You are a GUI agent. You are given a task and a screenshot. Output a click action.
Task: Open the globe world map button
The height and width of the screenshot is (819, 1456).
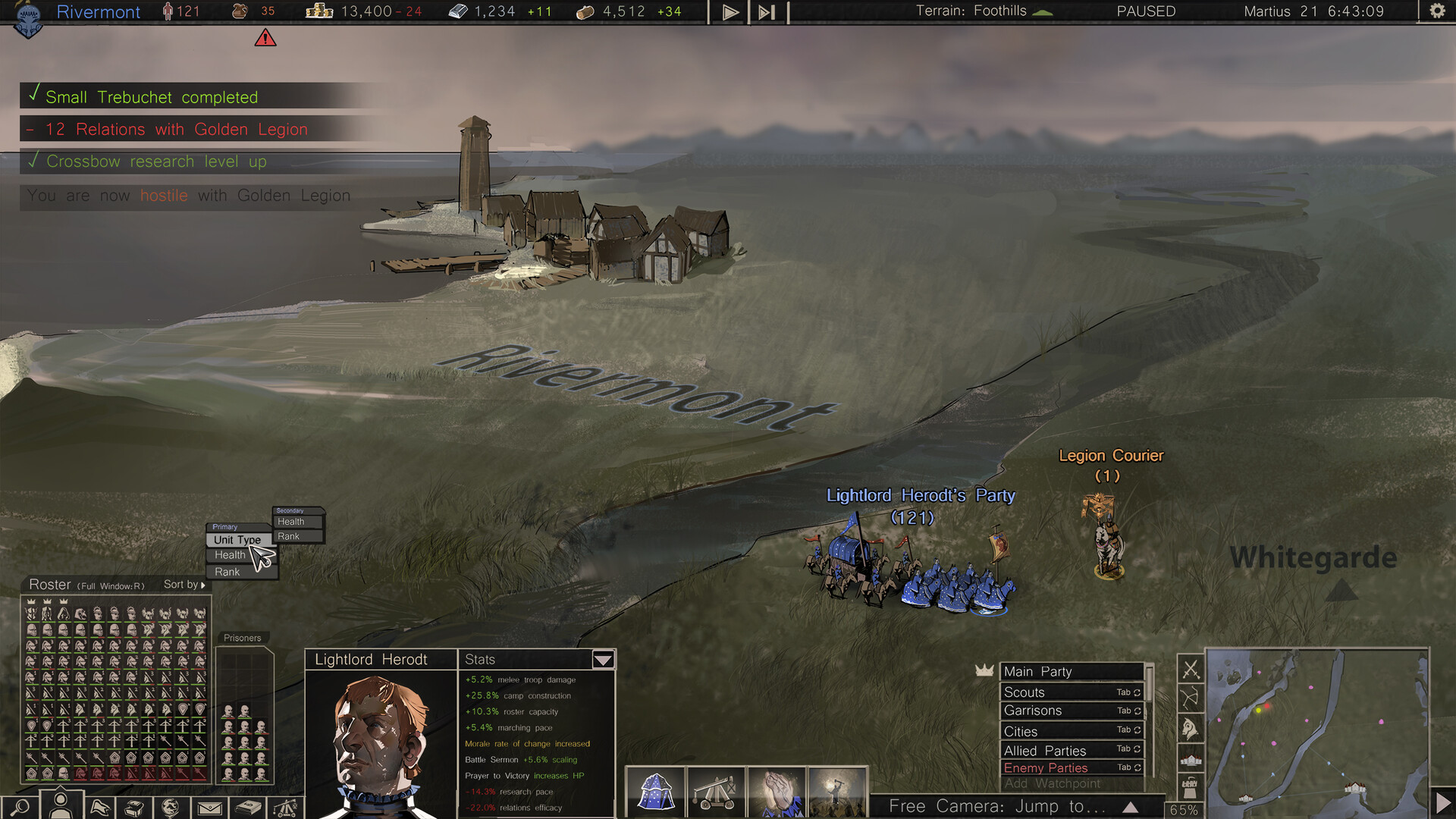point(171,807)
